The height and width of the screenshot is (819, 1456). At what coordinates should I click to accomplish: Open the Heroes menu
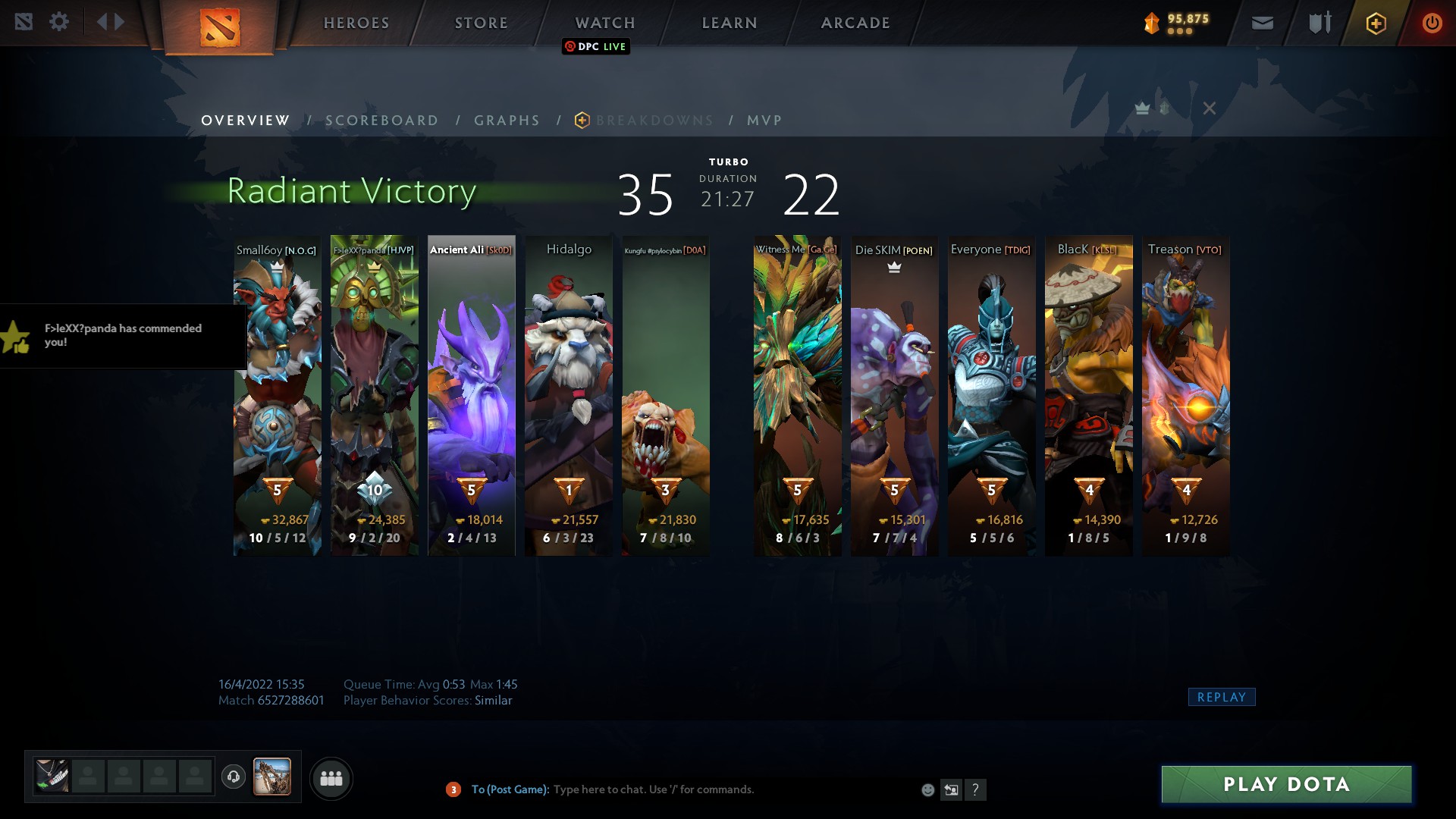click(x=356, y=23)
